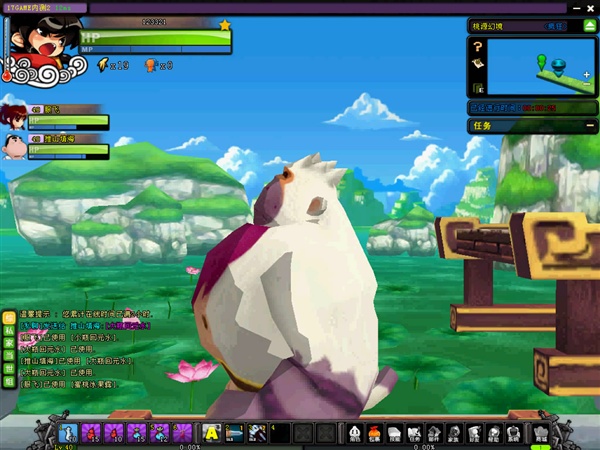Collapse the minimap with the green eject button

point(588,26)
